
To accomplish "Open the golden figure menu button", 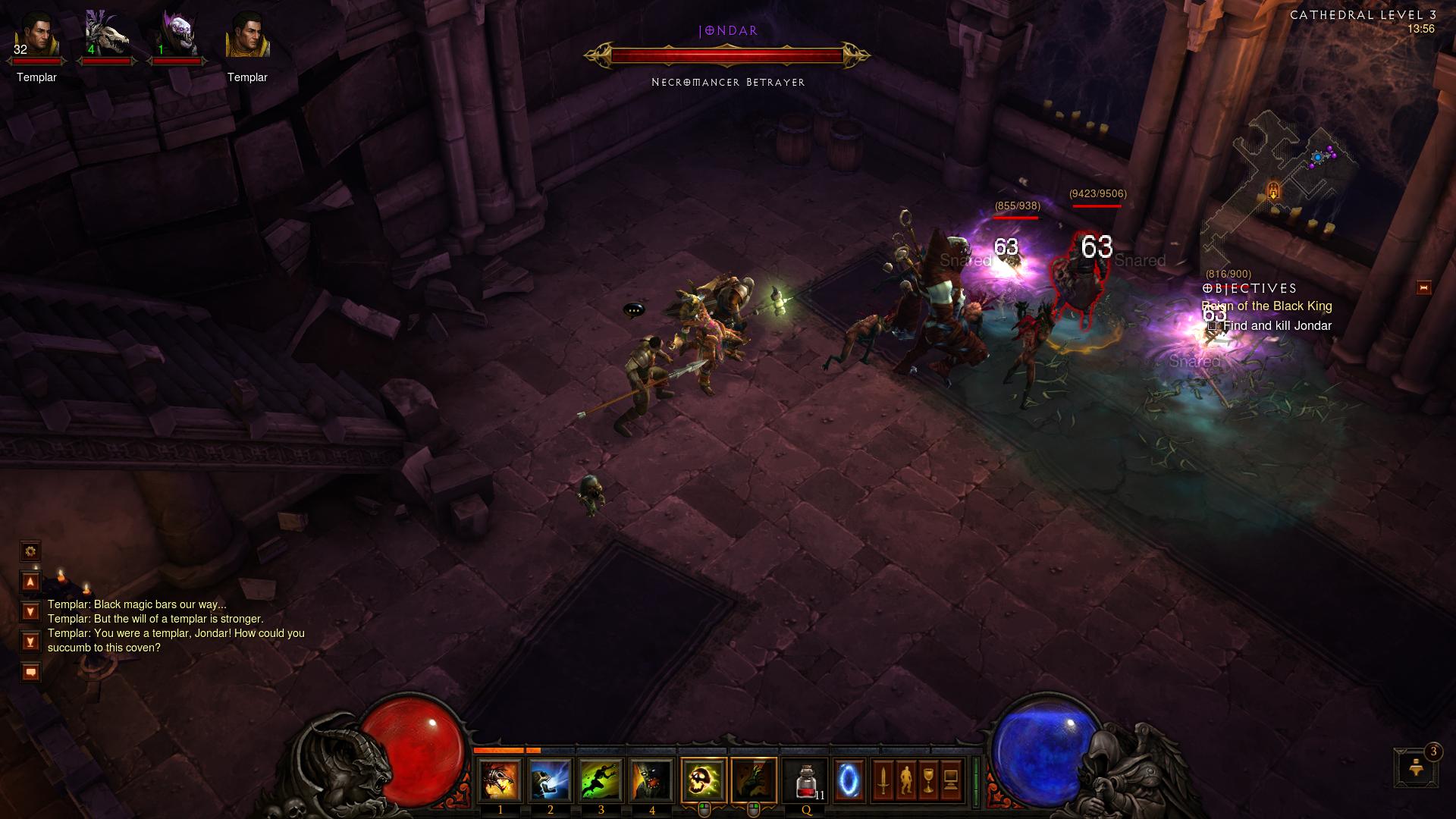I will click(906, 779).
